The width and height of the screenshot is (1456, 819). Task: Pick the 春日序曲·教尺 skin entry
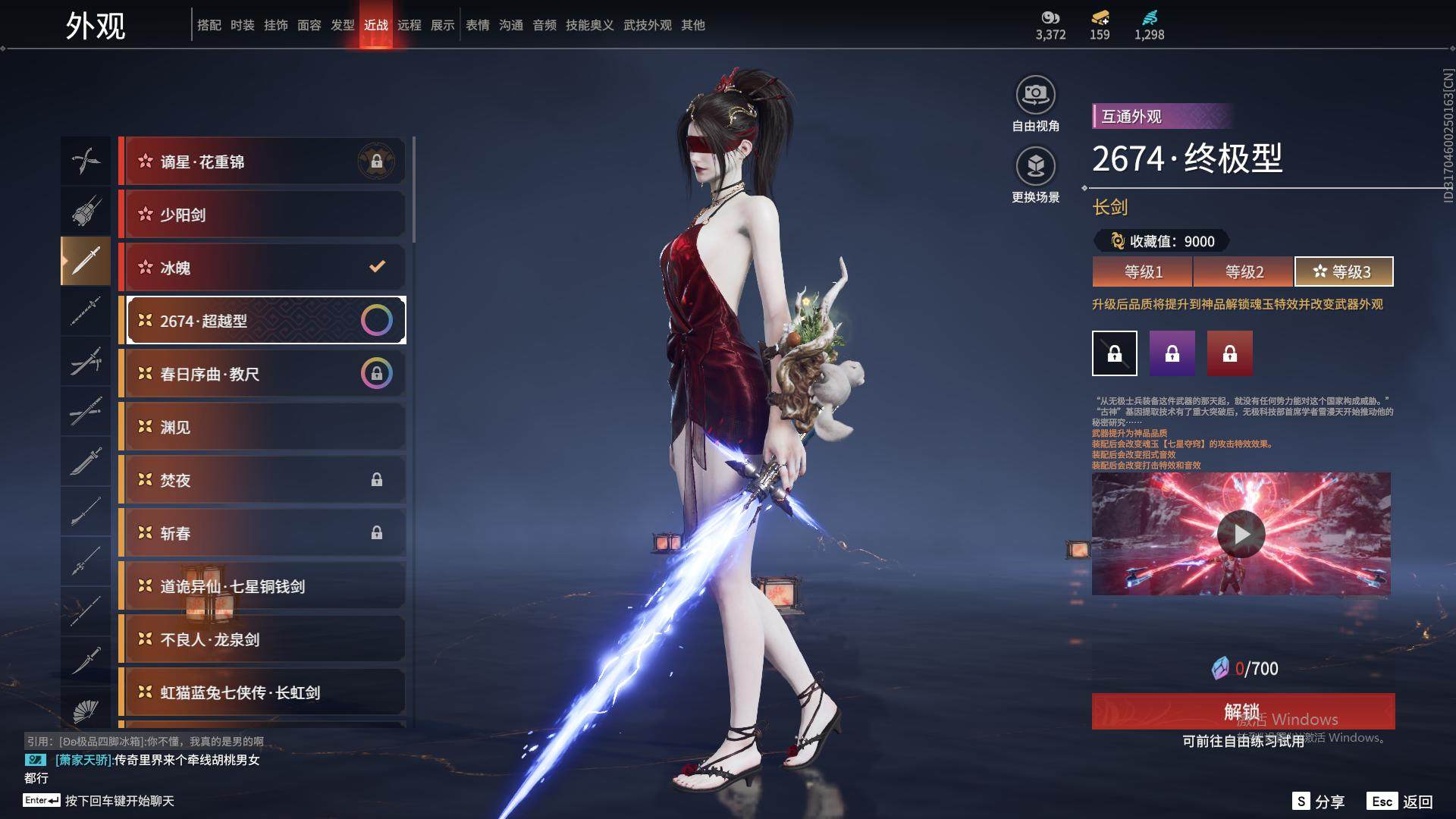click(262, 374)
